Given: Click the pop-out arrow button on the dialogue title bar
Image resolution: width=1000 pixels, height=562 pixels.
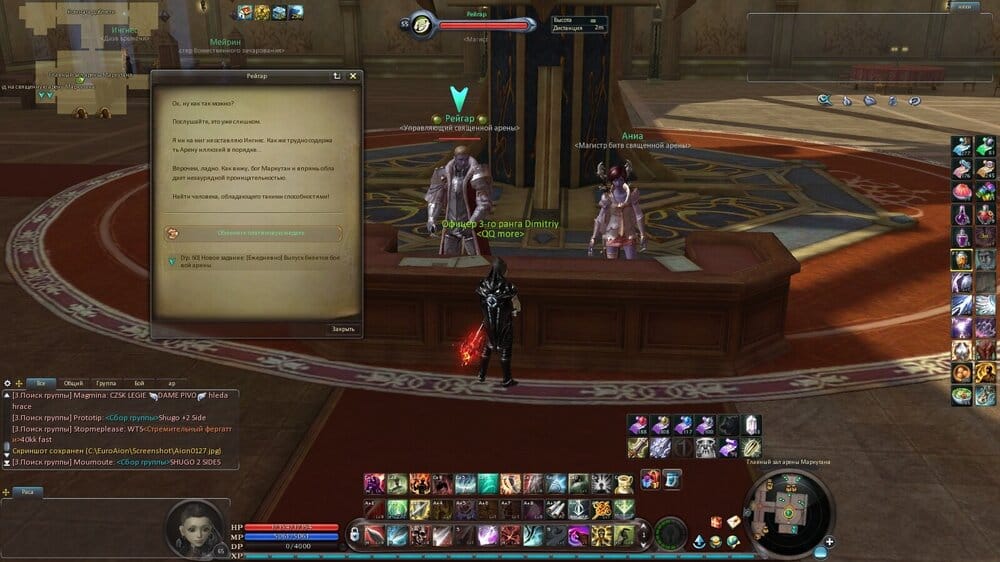Looking at the screenshot, I should (336, 76).
